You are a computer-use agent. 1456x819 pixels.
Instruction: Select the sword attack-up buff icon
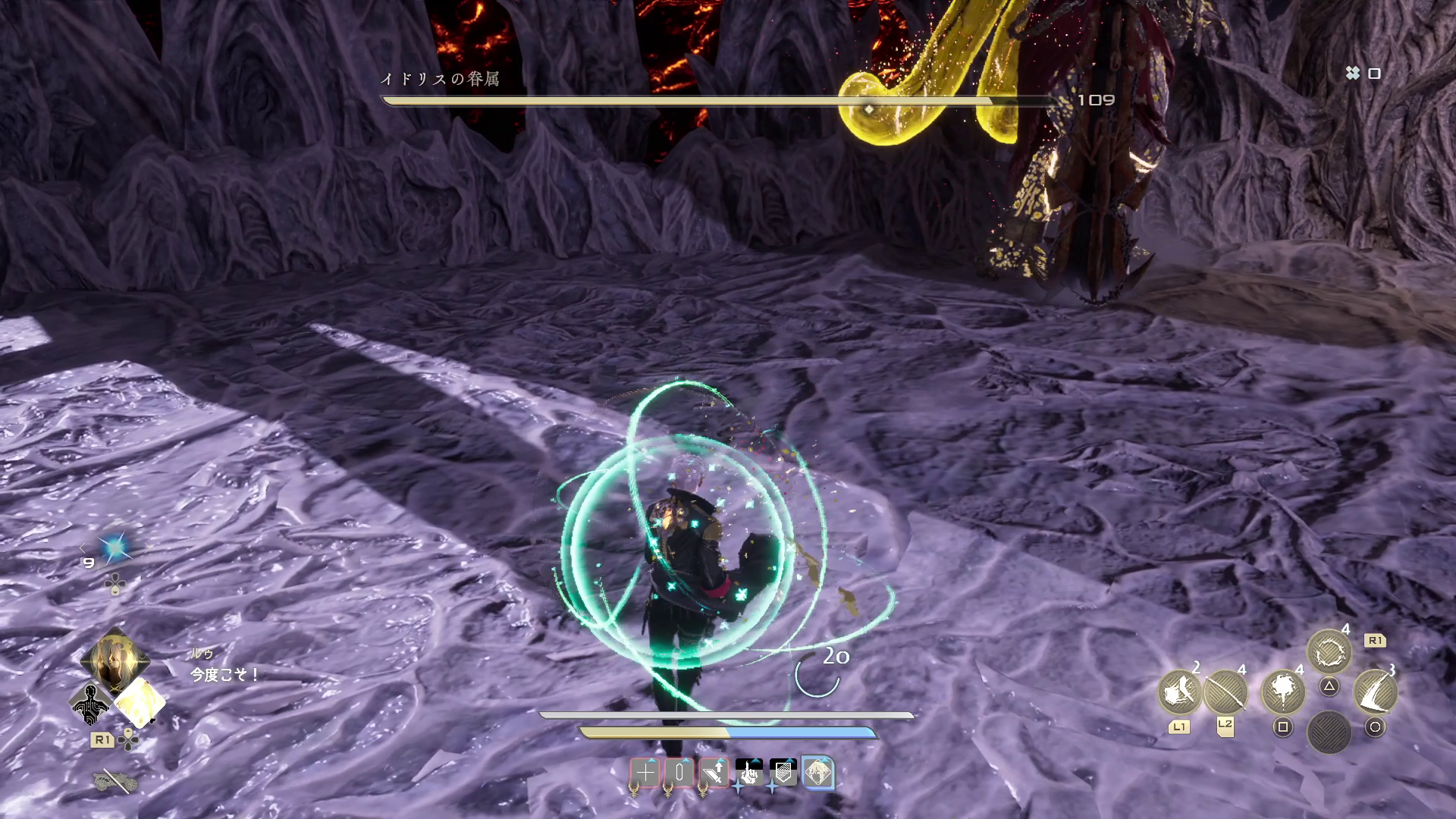pos(714,773)
